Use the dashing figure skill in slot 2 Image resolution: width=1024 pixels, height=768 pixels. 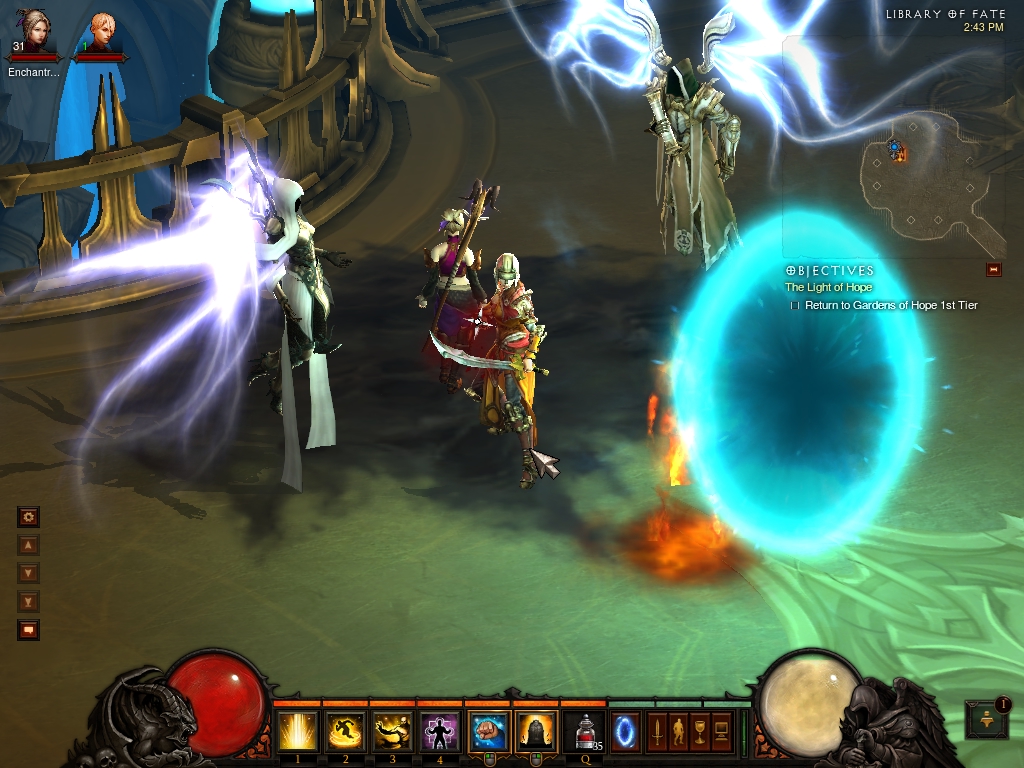pyautogui.click(x=345, y=732)
